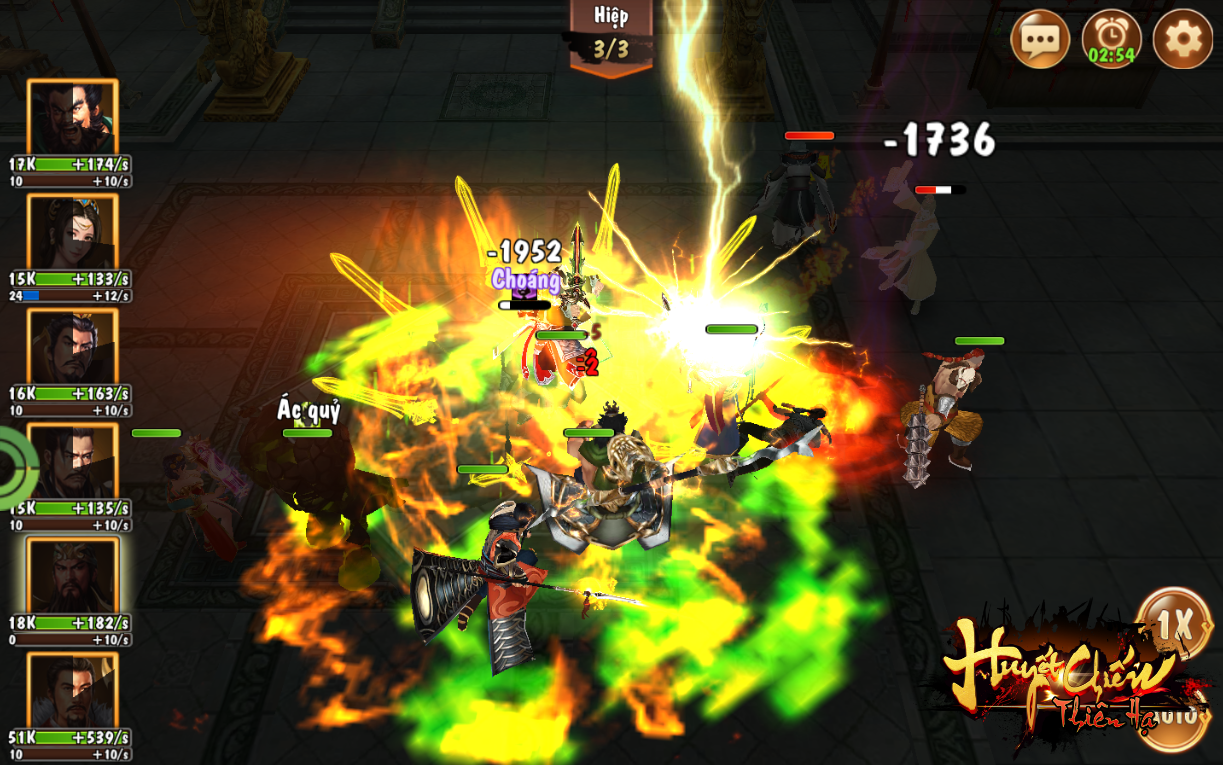Select the hero portrait with 17K health

pos(72,118)
